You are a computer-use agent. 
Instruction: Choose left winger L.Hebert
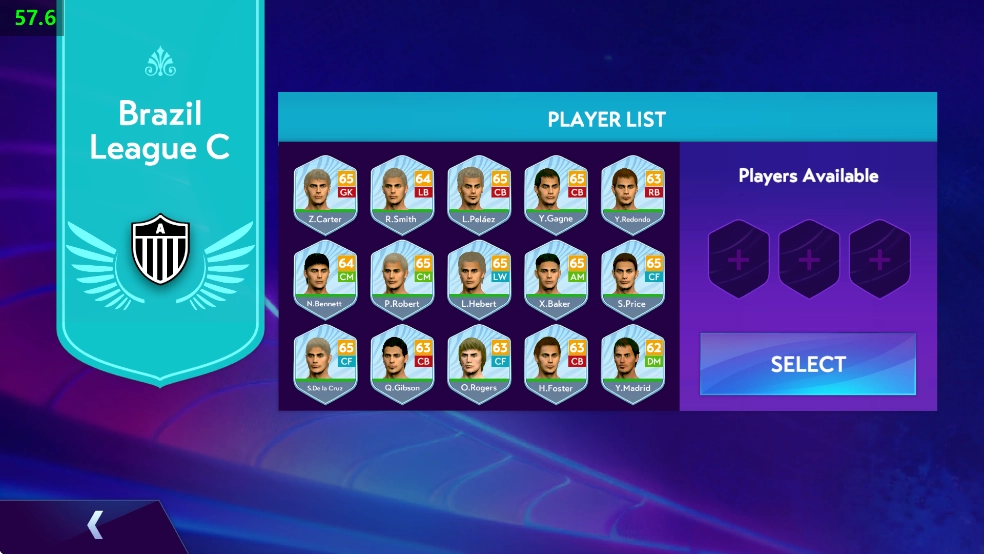tap(479, 279)
